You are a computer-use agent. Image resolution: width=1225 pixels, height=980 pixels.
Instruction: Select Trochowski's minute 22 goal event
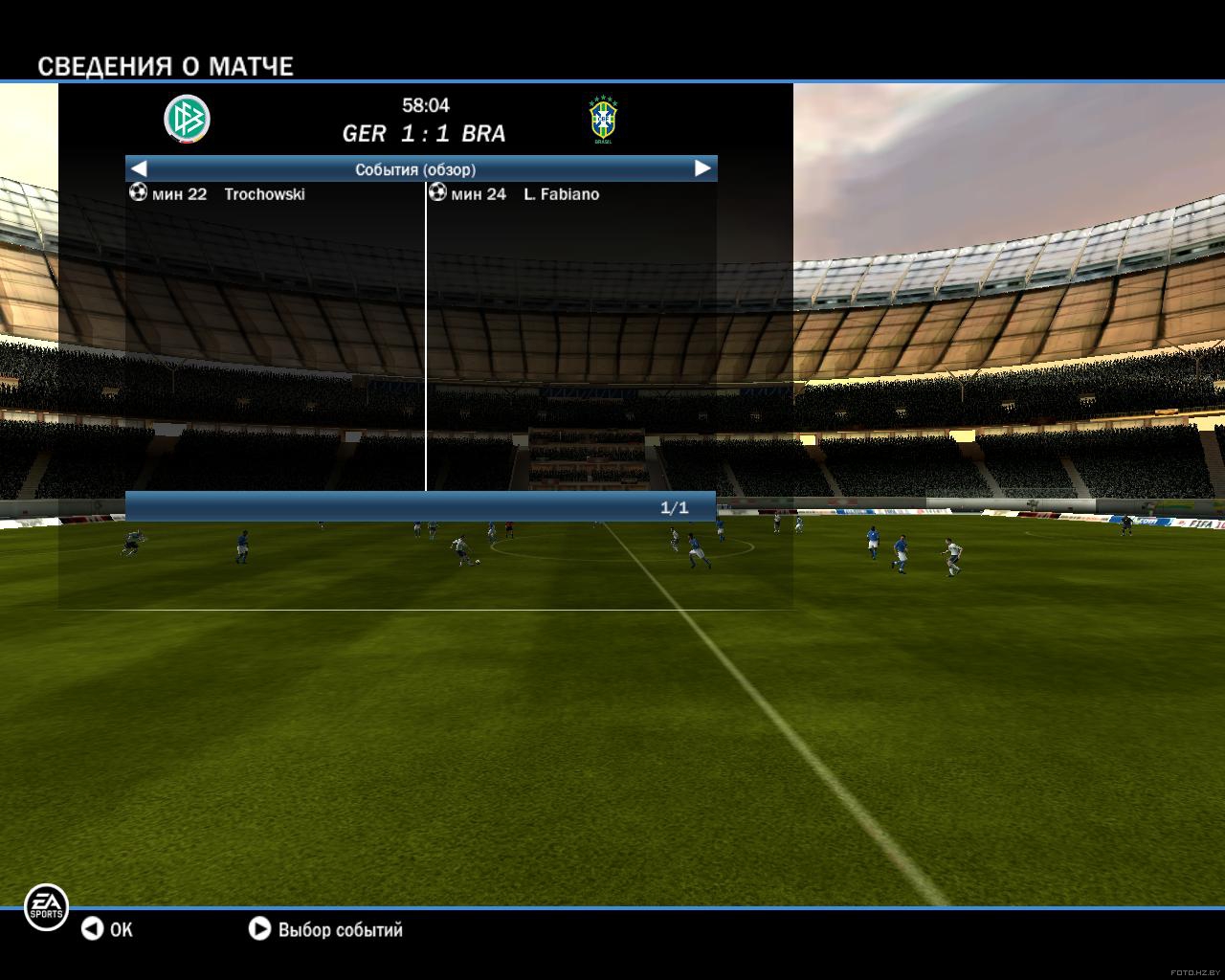(263, 194)
